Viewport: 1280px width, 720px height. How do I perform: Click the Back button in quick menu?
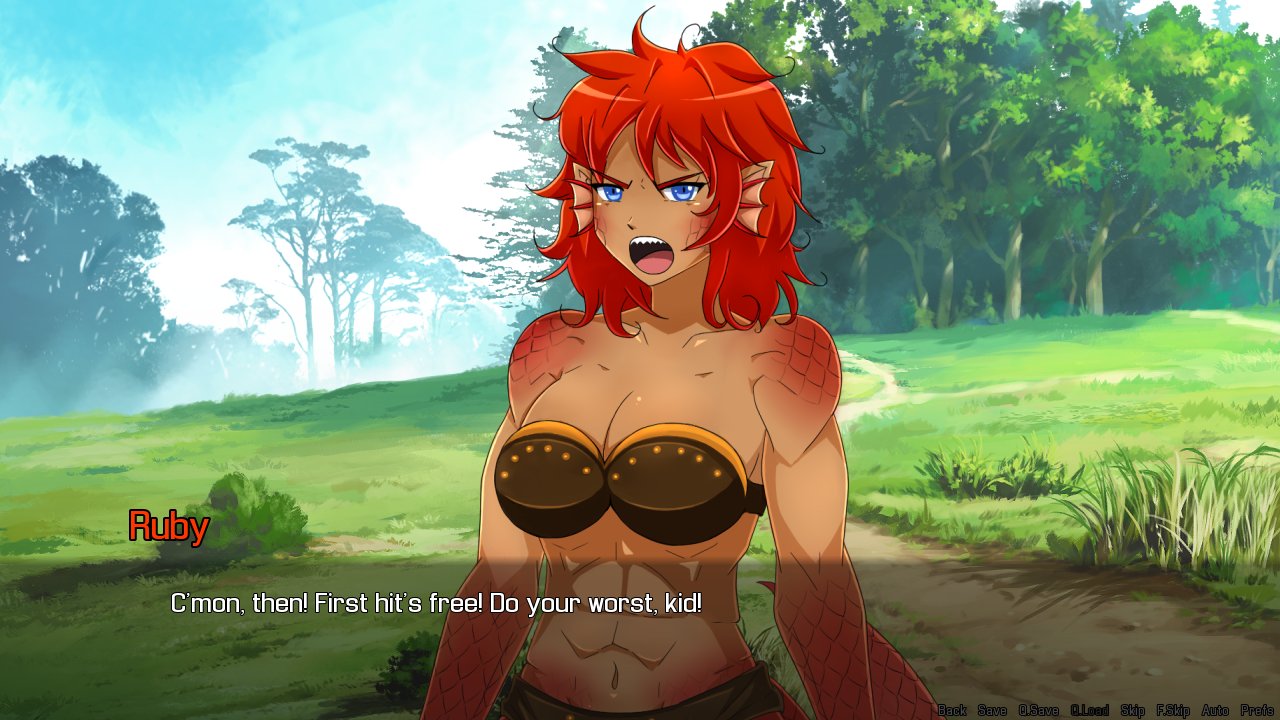(x=952, y=710)
